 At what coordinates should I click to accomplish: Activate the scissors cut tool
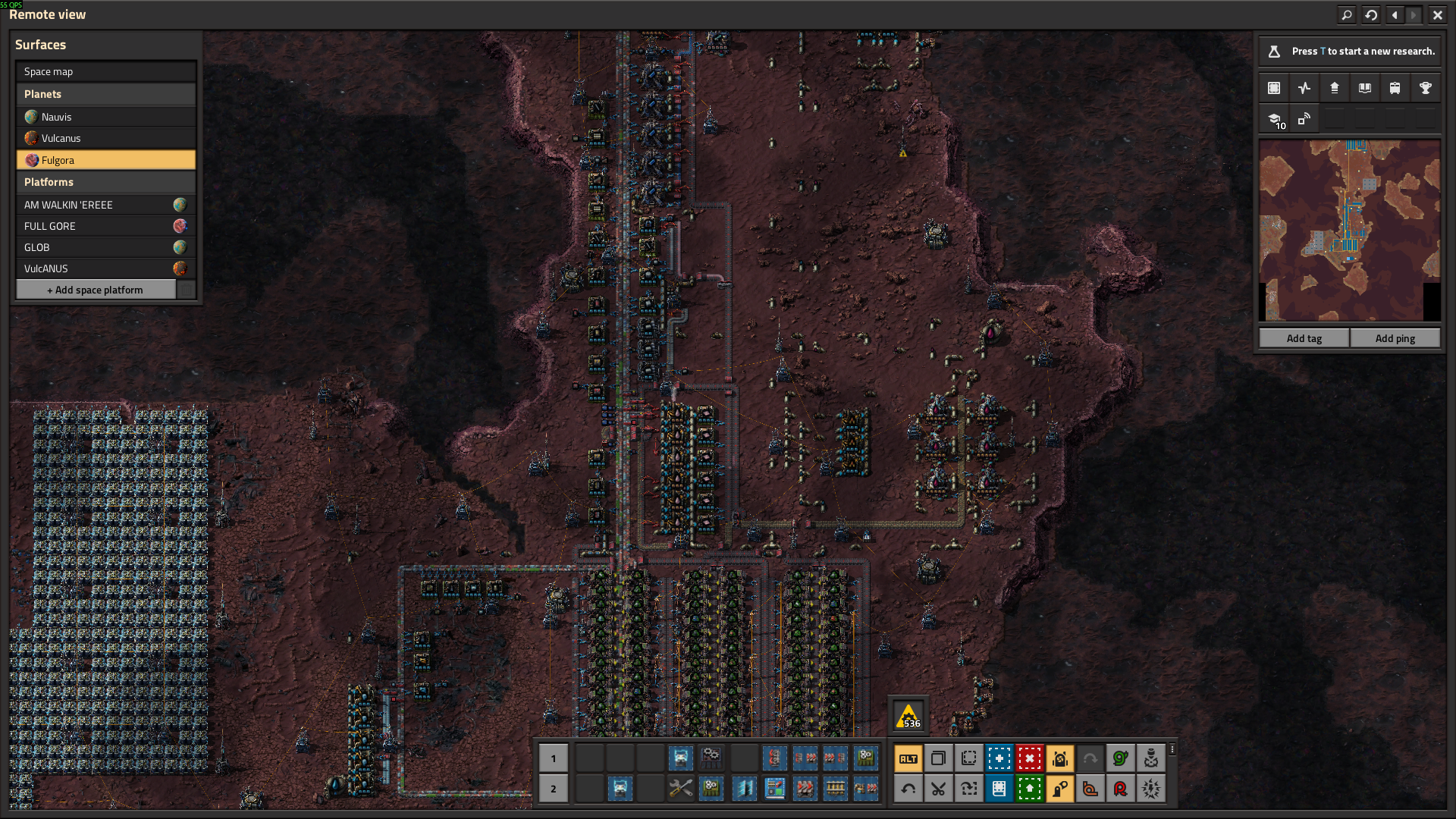(x=938, y=789)
